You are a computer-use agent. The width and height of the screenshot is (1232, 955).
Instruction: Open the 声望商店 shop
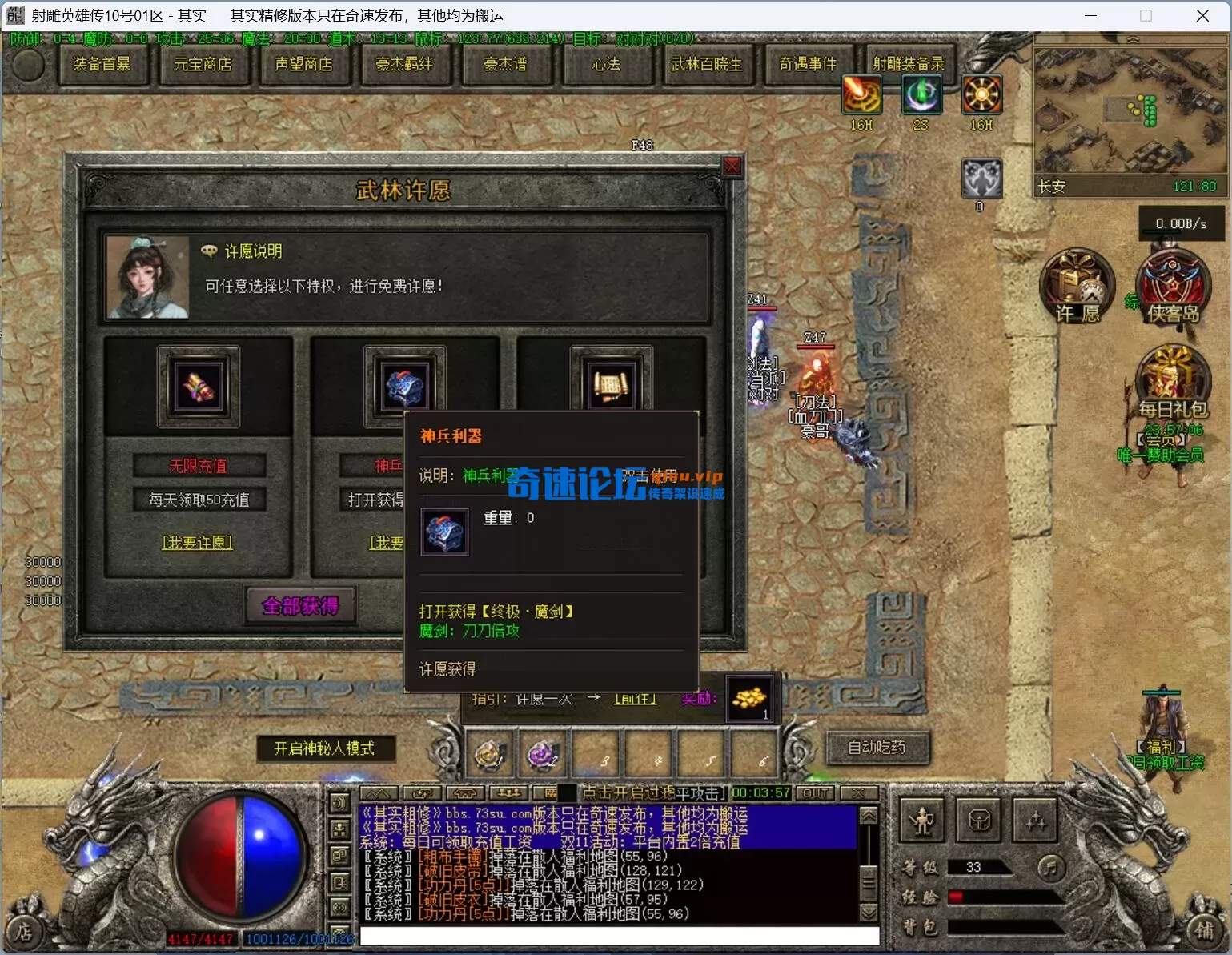click(x=303, y=64)
